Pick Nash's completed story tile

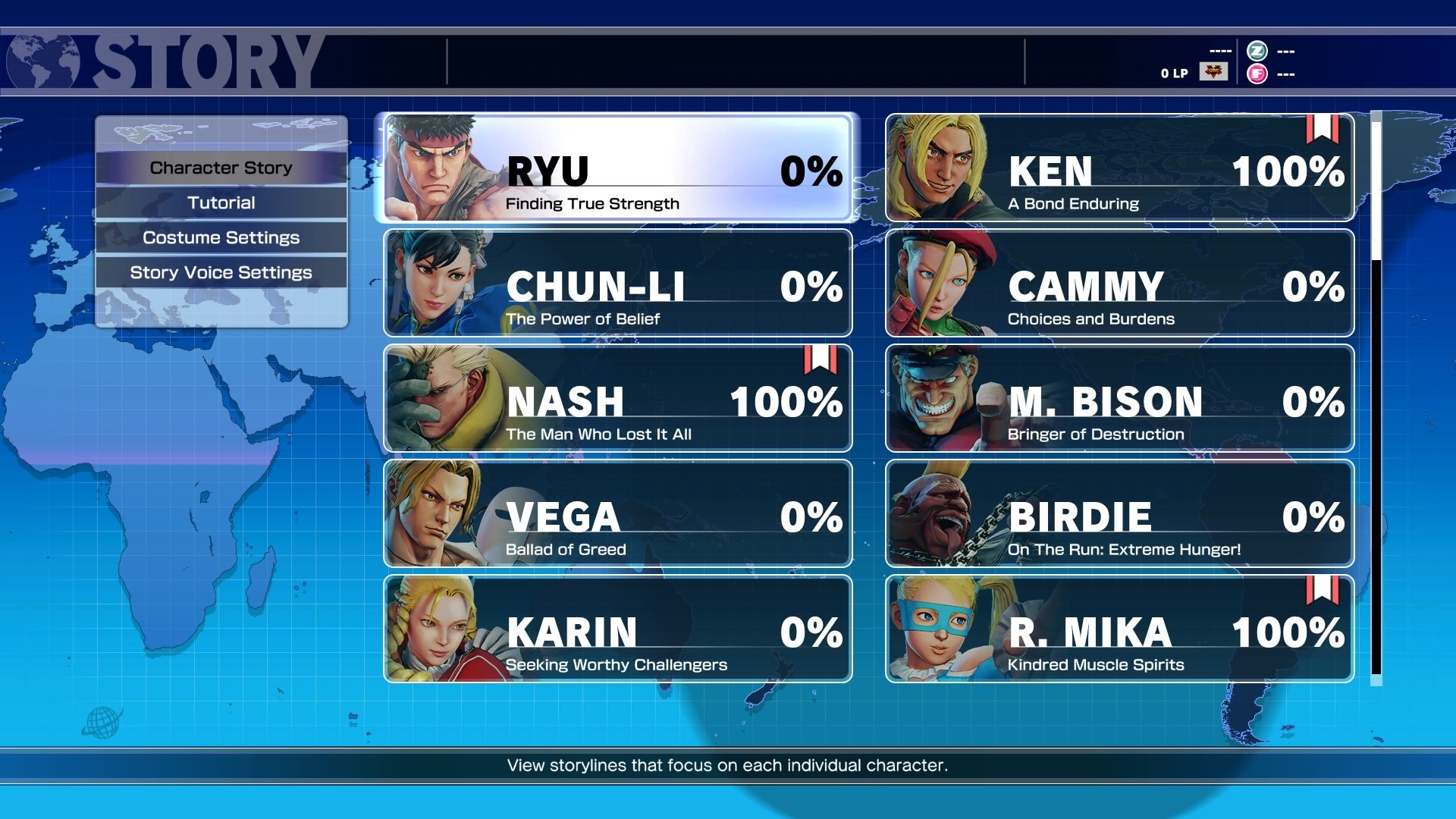tap(617, 398)
